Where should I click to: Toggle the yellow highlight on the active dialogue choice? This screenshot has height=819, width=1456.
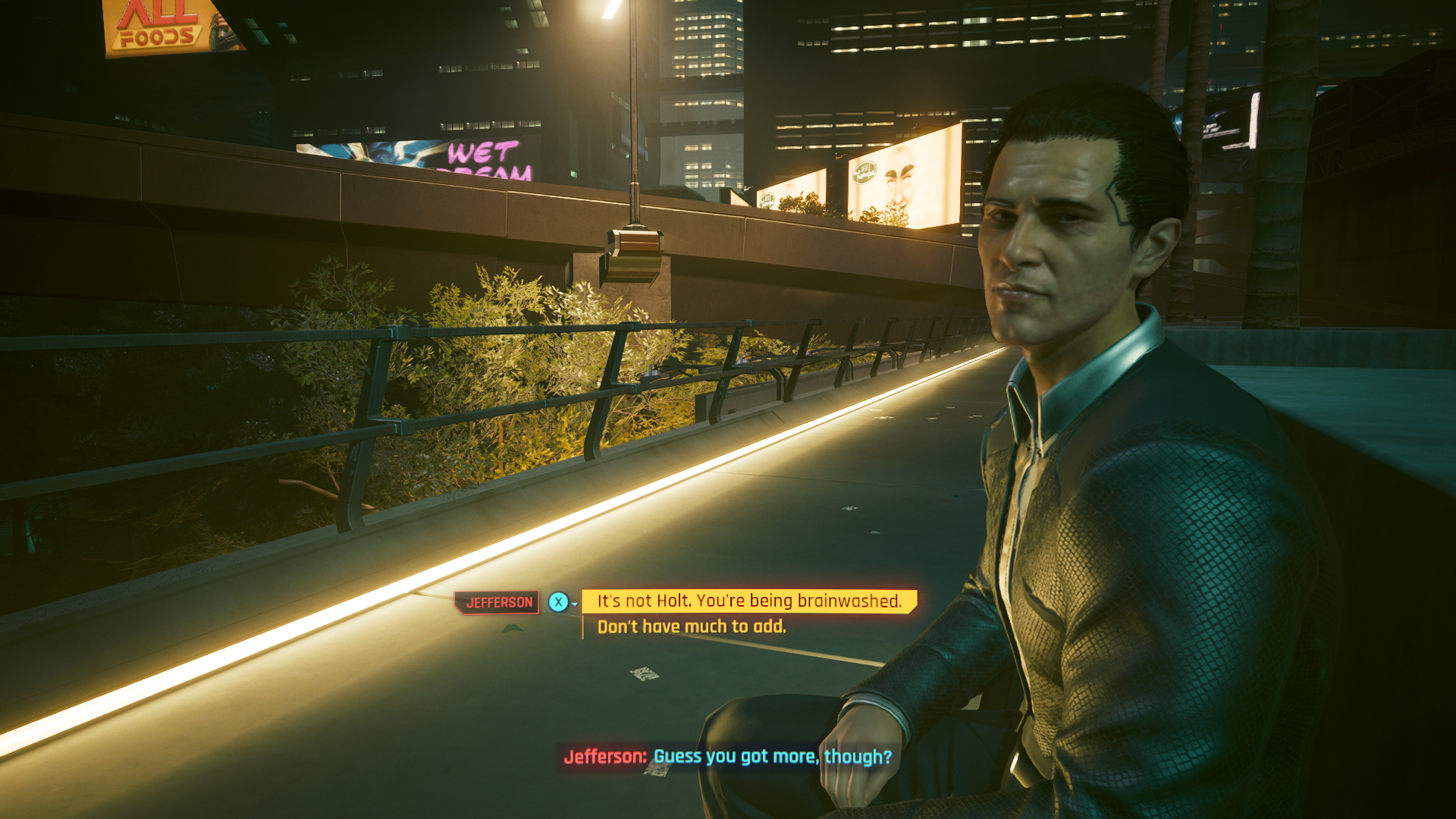748,601
